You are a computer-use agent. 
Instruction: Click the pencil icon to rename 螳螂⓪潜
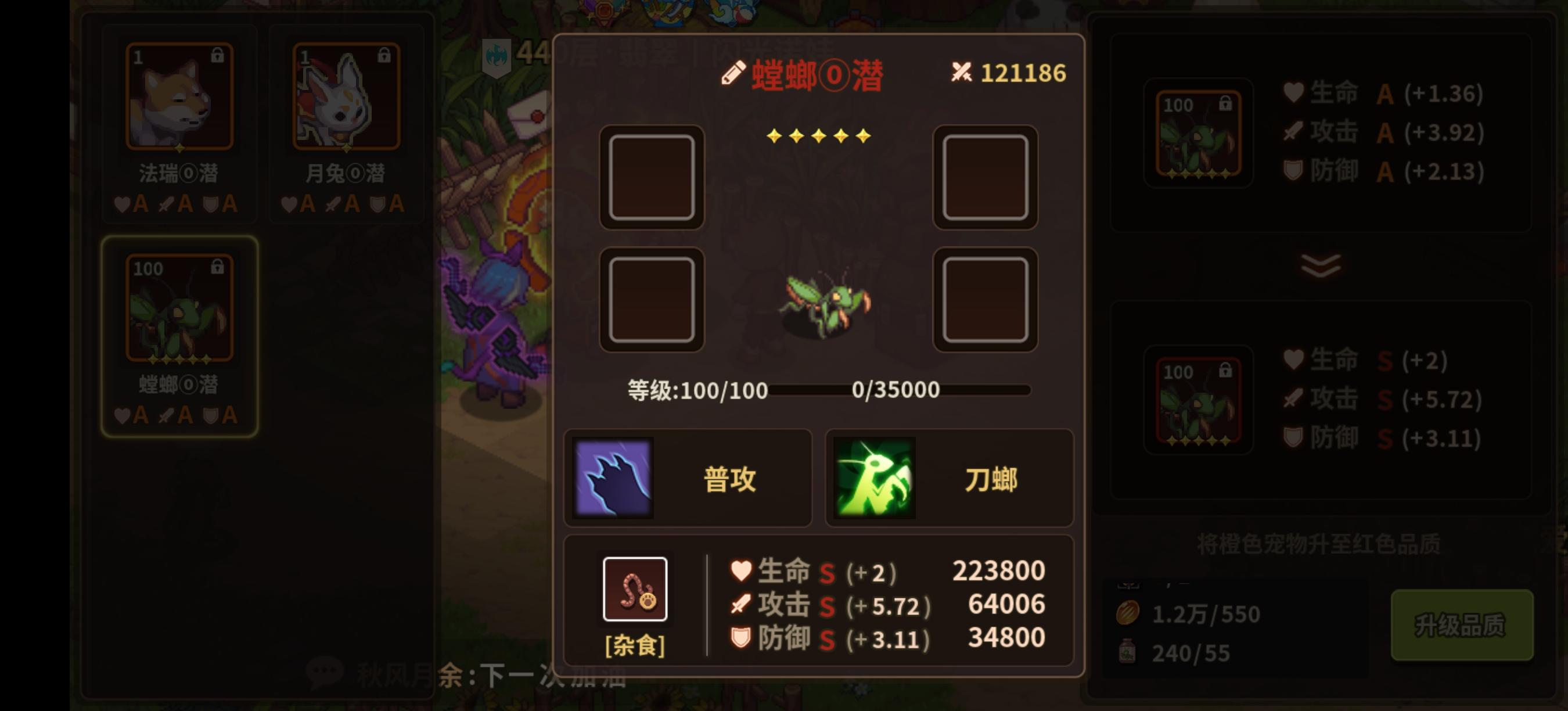click(x=733, y=72)
